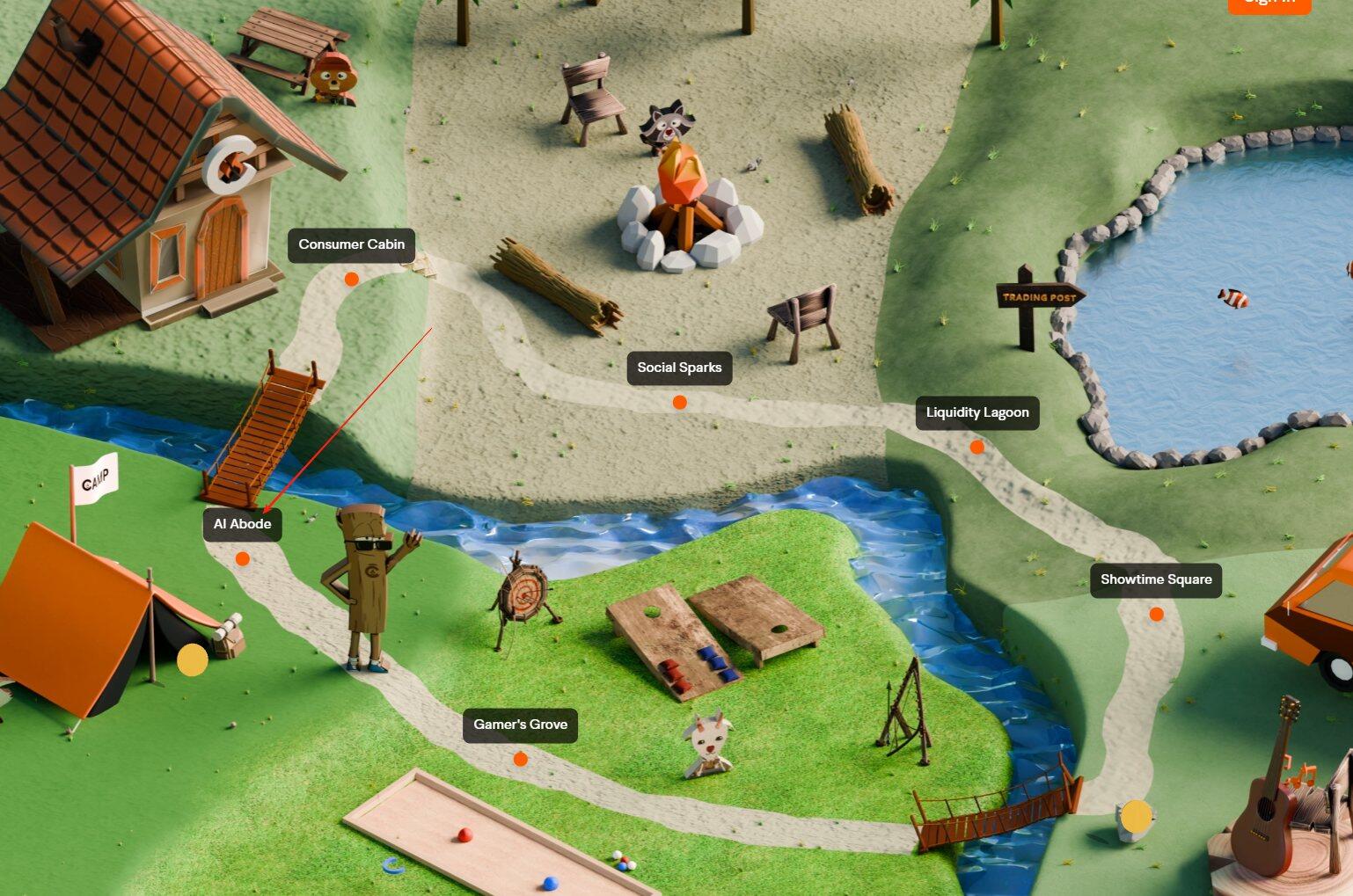Open the Social Sparks label
The height and width of the screenshot is (896, 1353).
coord(679,368)
